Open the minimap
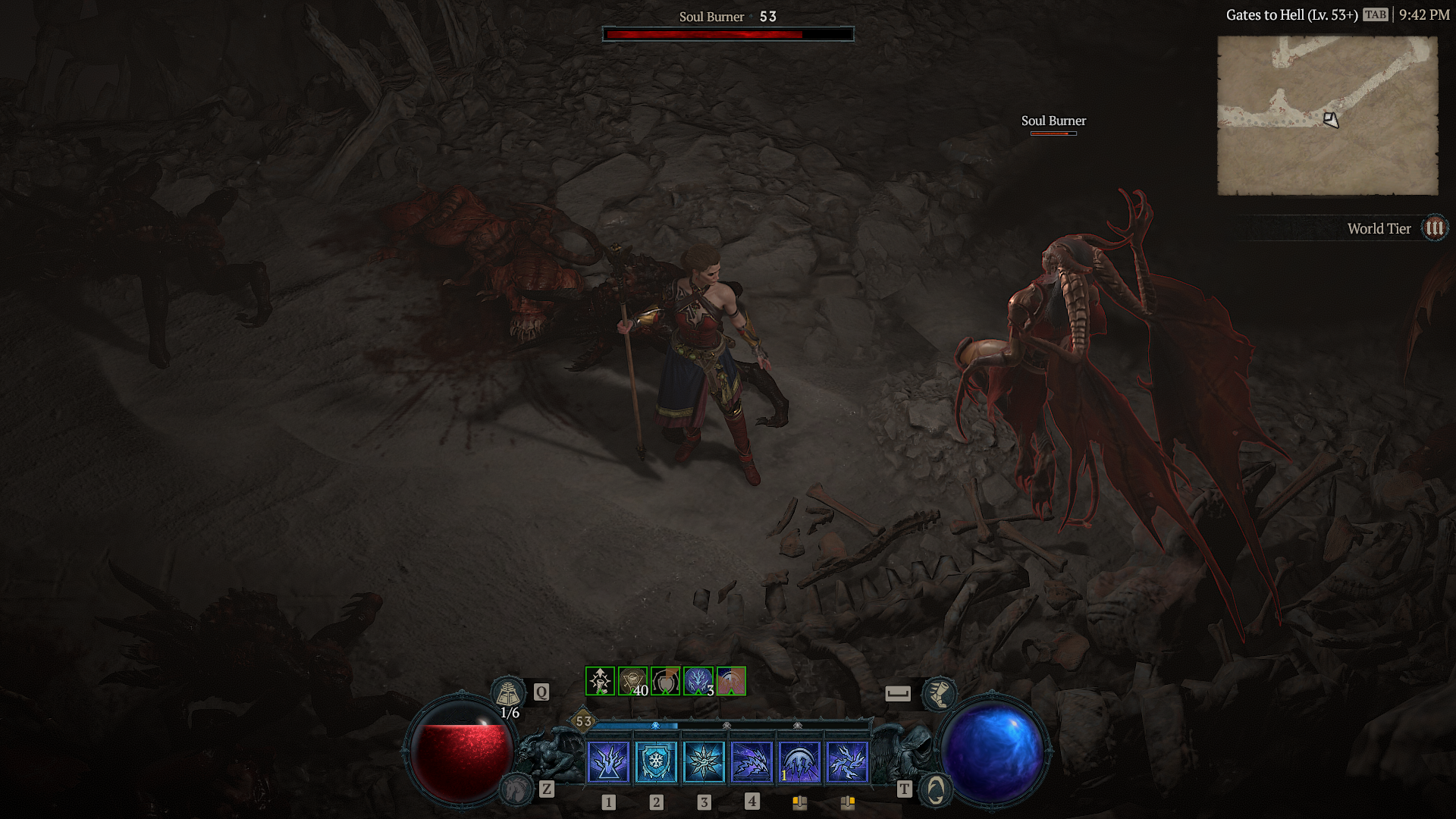This screenshot has height=819, width=1456. (x=1327, y=115)
